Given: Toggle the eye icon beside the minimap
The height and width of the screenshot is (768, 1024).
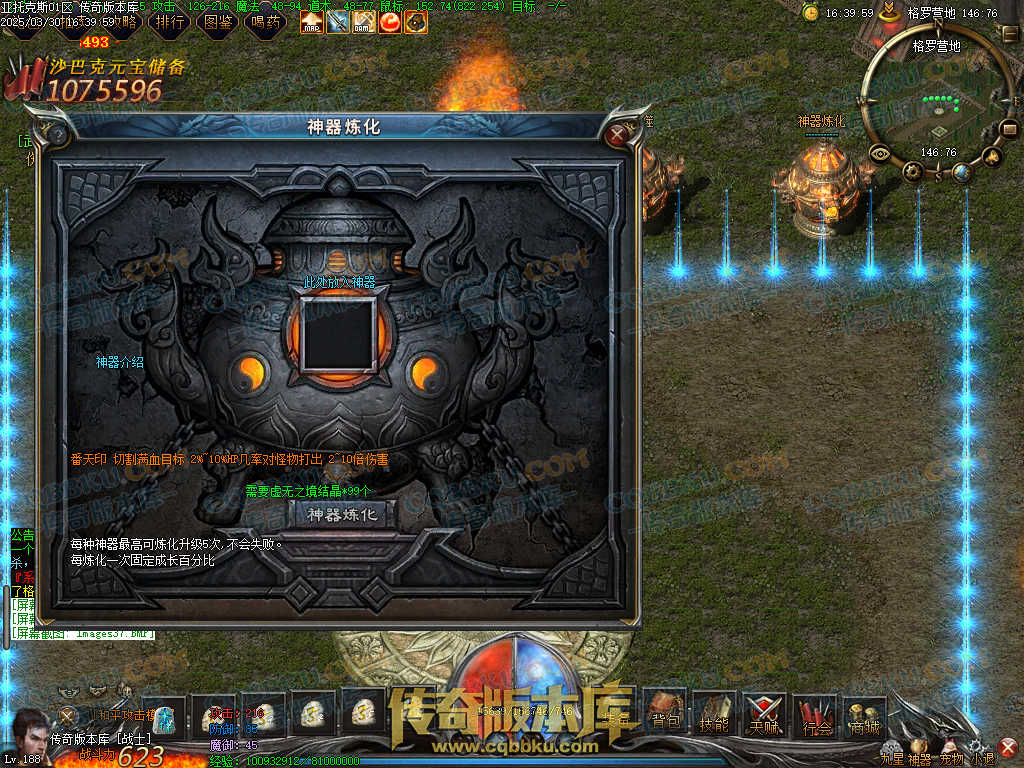Looking at the screenshot, I should pos(881,154).
